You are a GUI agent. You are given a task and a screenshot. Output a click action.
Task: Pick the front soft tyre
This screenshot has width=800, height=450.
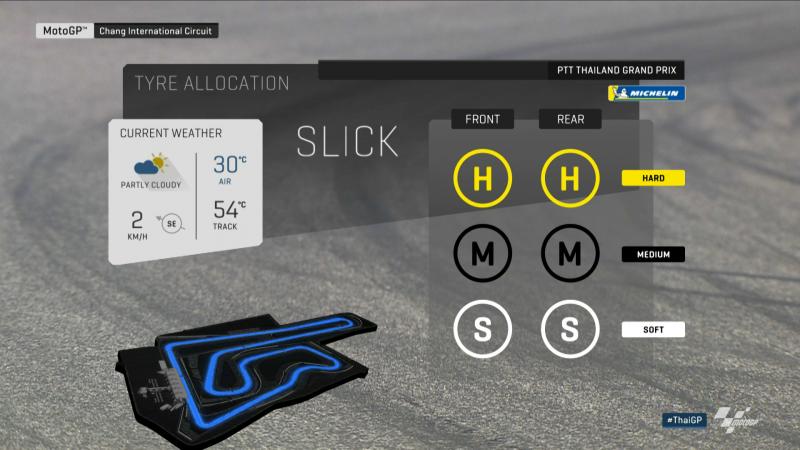click(482, 329)
